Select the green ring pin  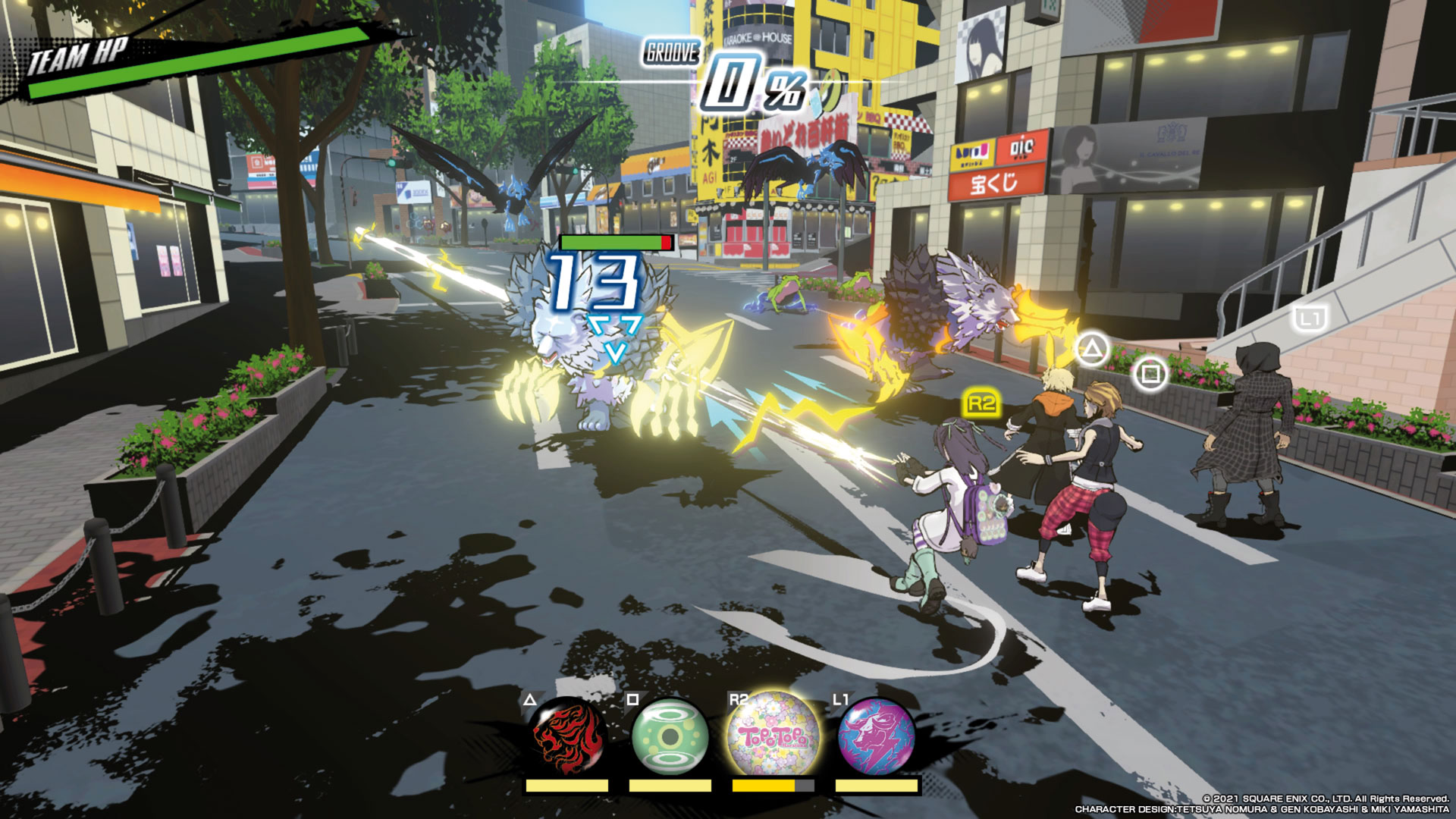[670, 736]
